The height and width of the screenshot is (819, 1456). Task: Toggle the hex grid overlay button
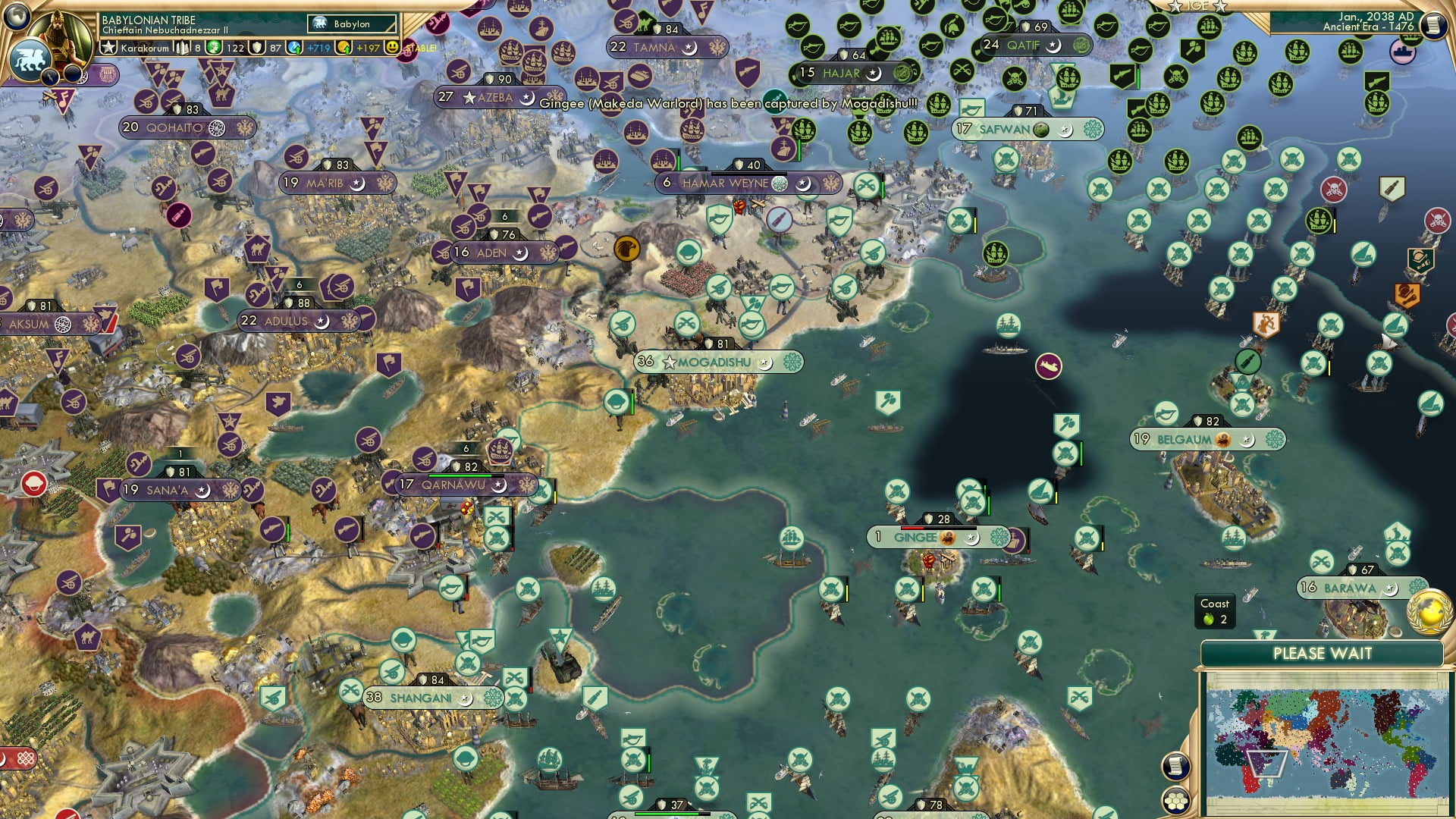1175,800
